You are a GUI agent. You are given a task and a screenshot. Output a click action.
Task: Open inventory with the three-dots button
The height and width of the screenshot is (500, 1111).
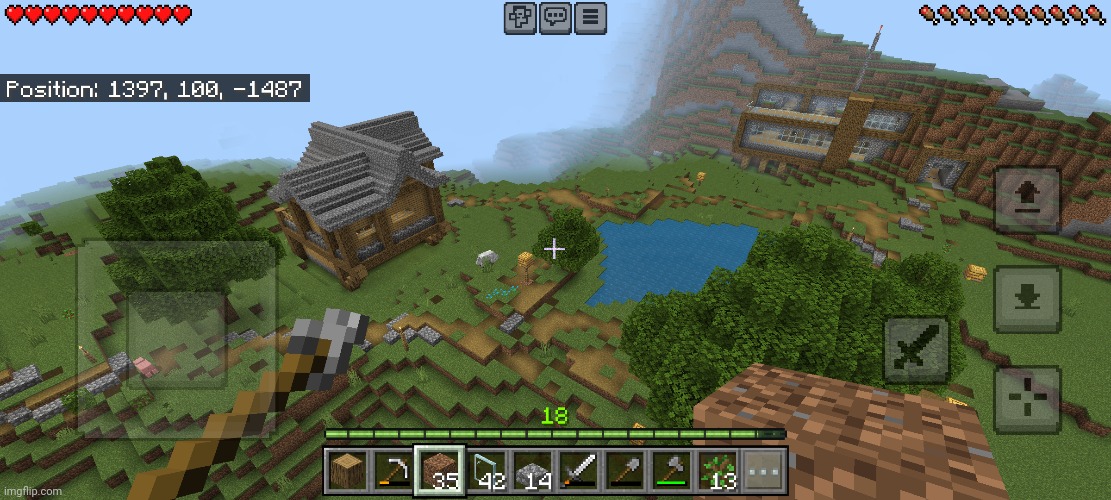click(x=764, y=471)
